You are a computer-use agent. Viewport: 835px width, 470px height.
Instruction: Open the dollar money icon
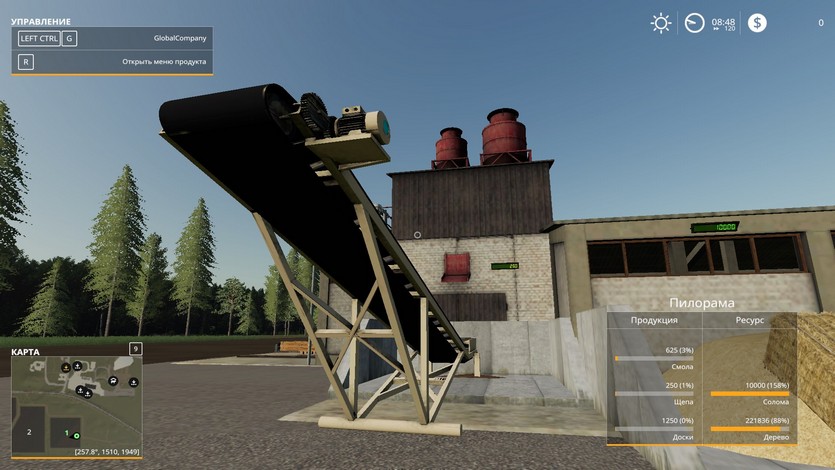pos(757,23)
